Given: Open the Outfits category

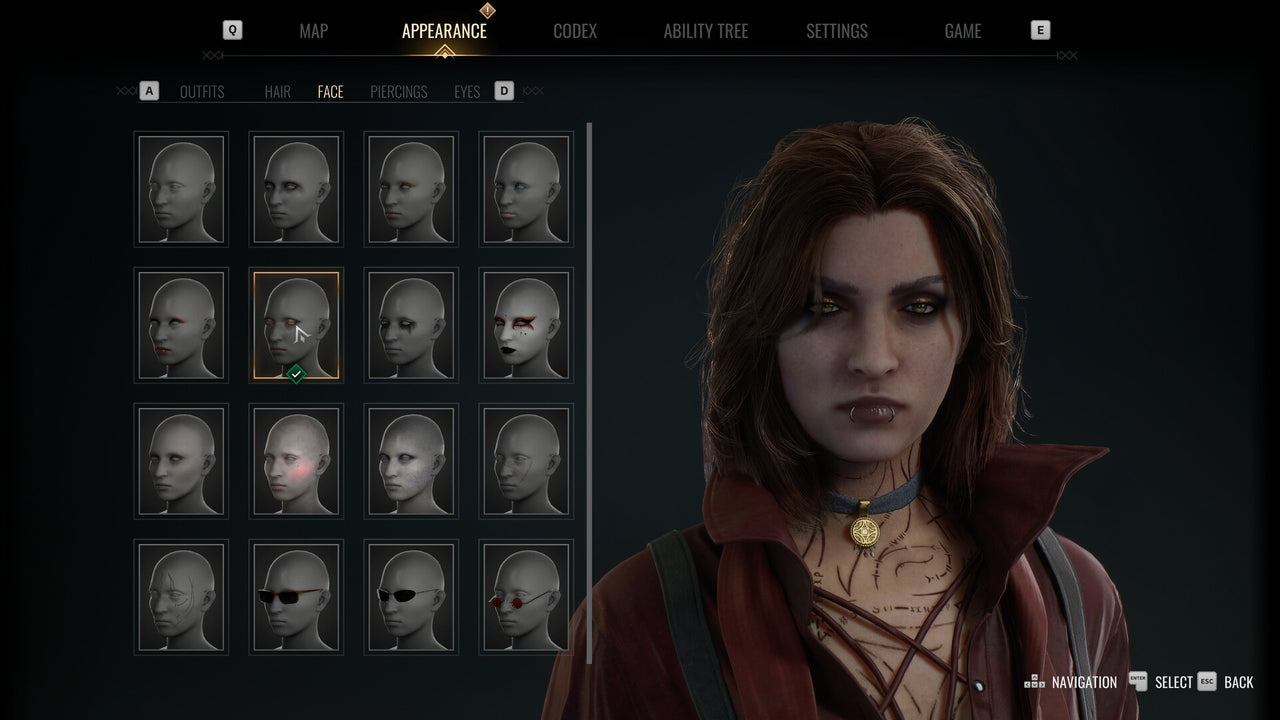Looking at the screenshot, I should point(202,91).
